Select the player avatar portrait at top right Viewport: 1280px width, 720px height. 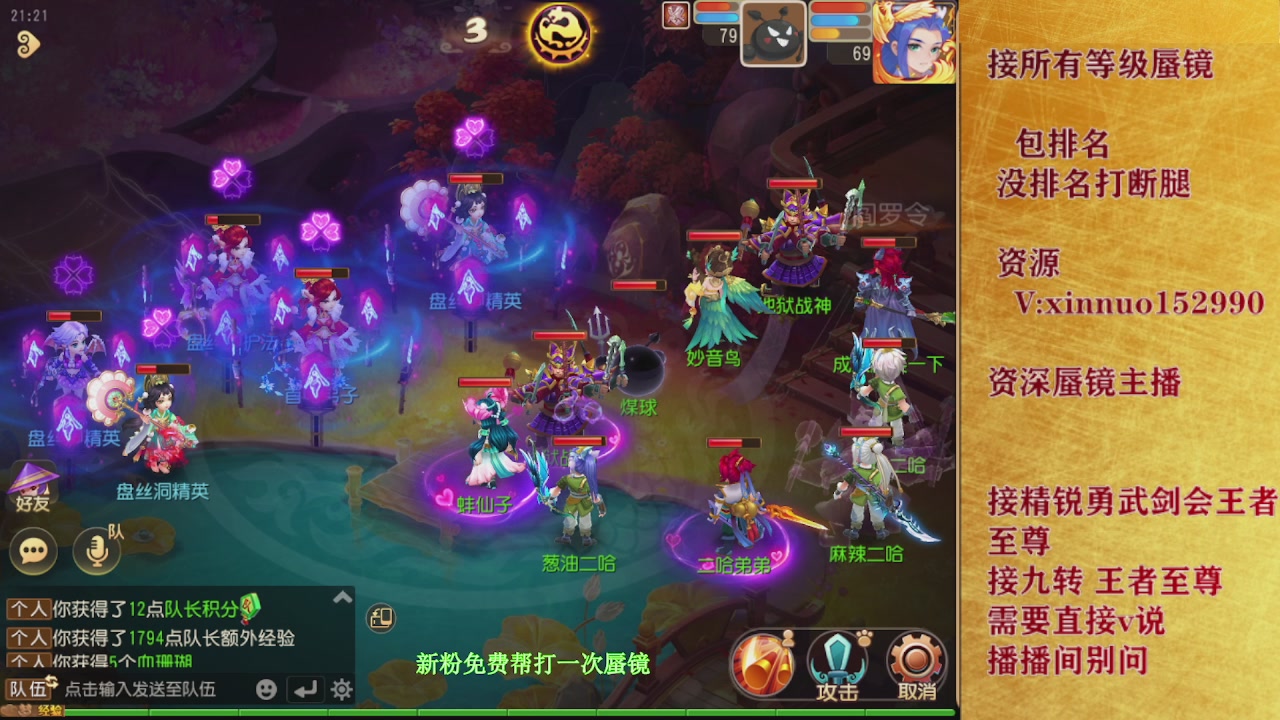point(915,40)
